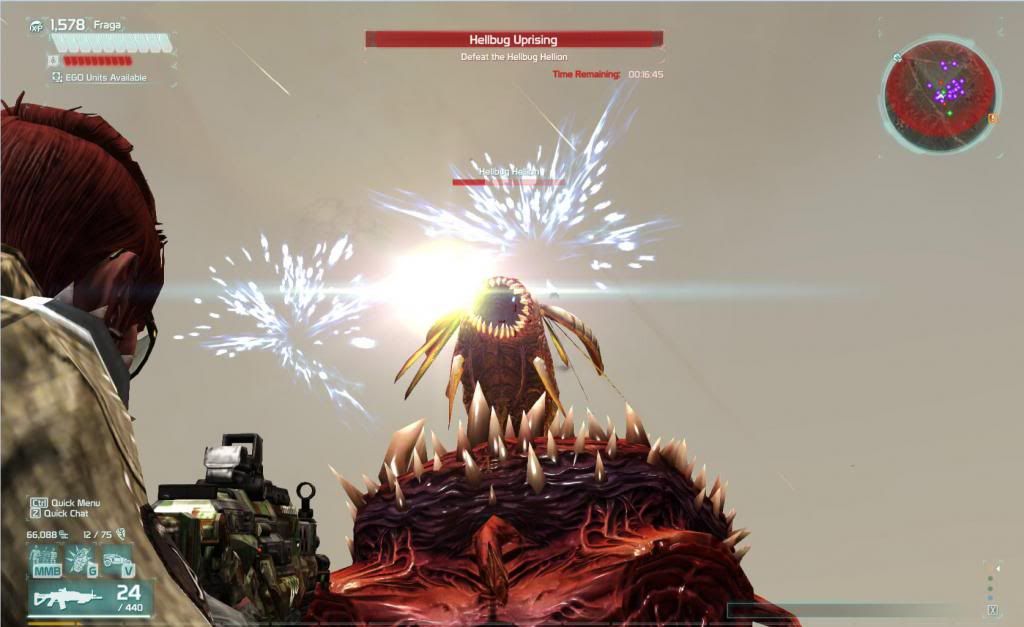This screenshot has height=627, width=1024.
Task: Select the grenade ability icon
Action: [x=80, y=560]
